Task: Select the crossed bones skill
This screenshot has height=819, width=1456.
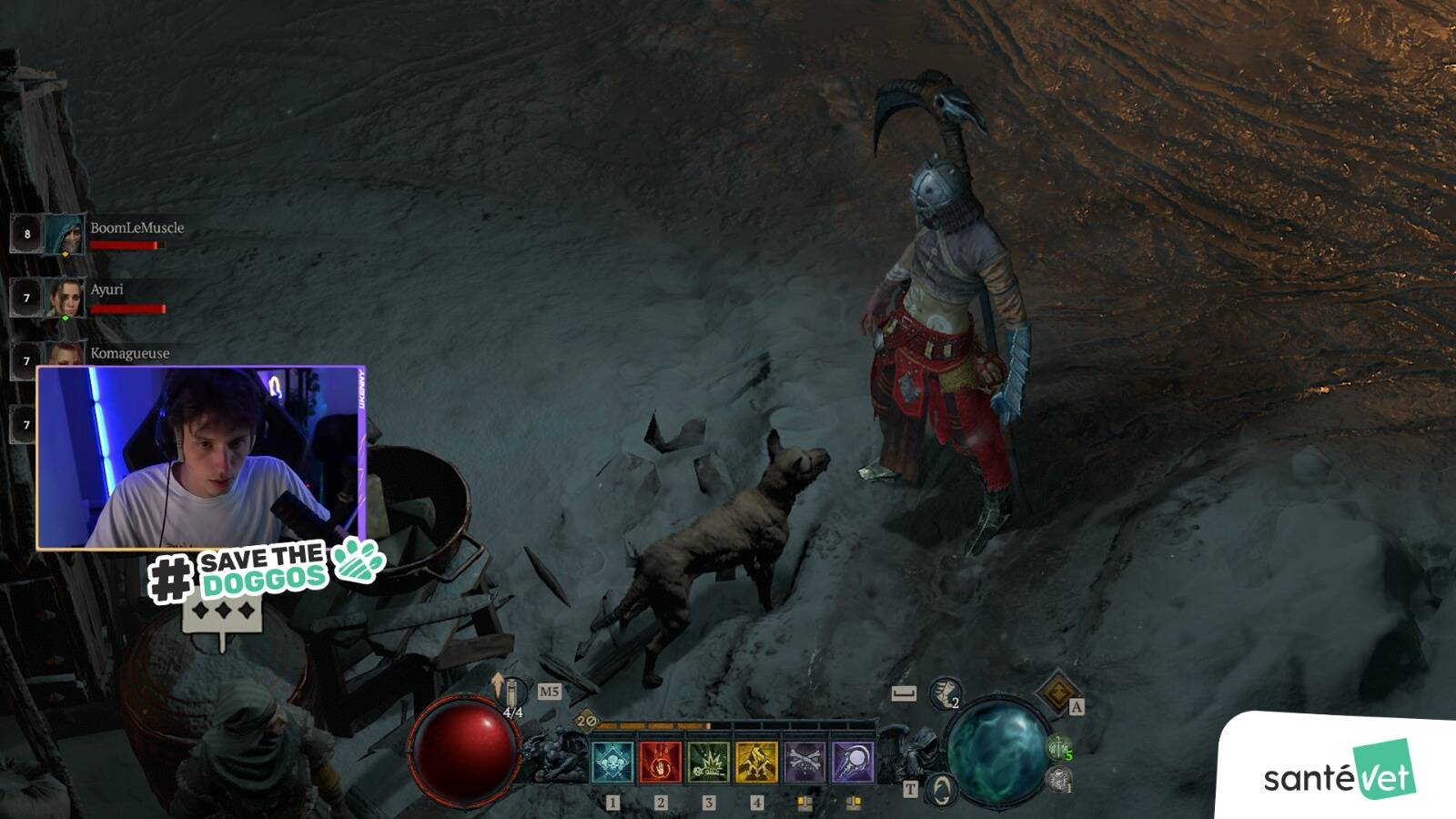Action: coord(805,763)
